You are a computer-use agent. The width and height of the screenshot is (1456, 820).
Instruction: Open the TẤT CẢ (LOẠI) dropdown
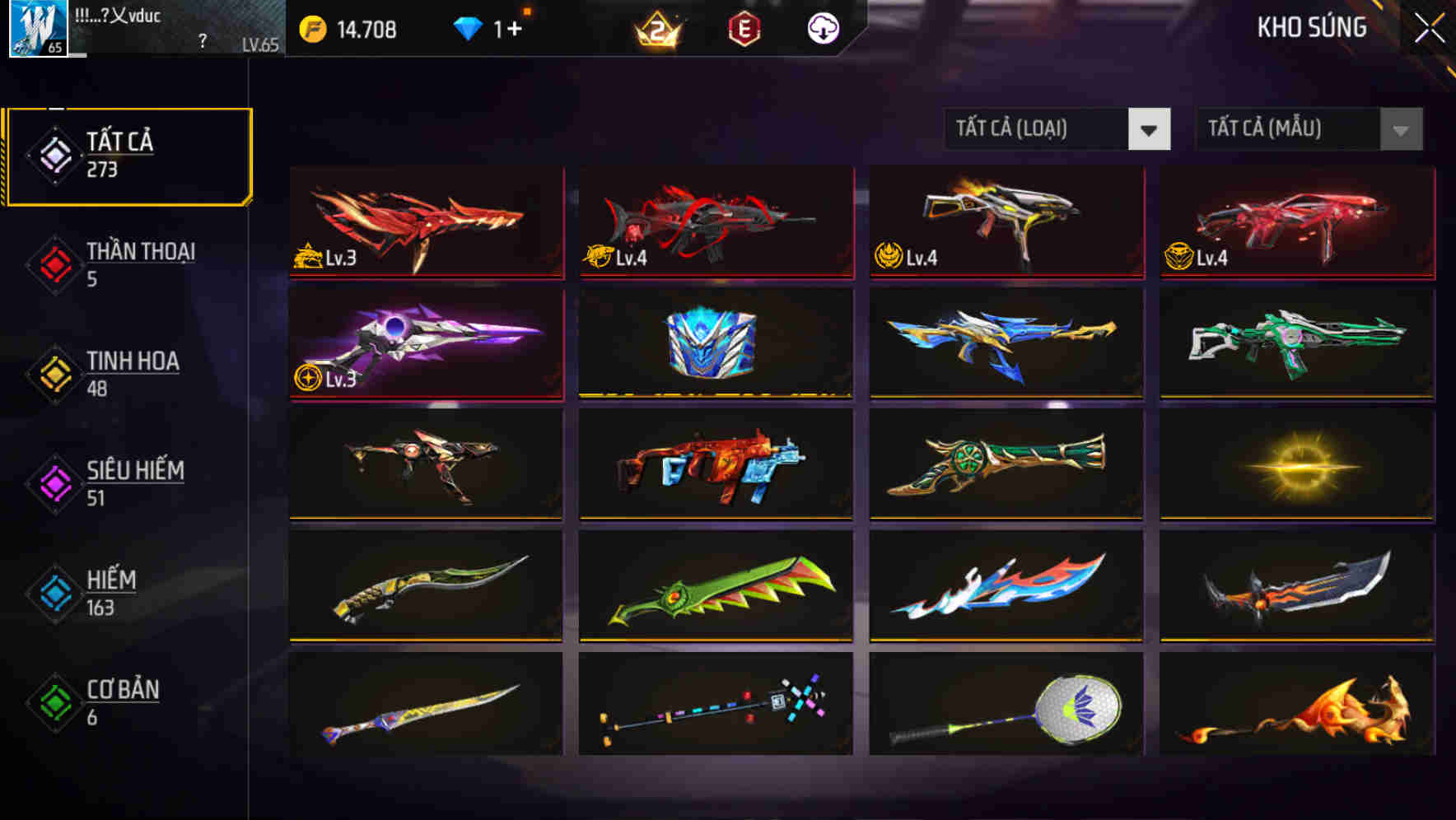coord(1038,129)
